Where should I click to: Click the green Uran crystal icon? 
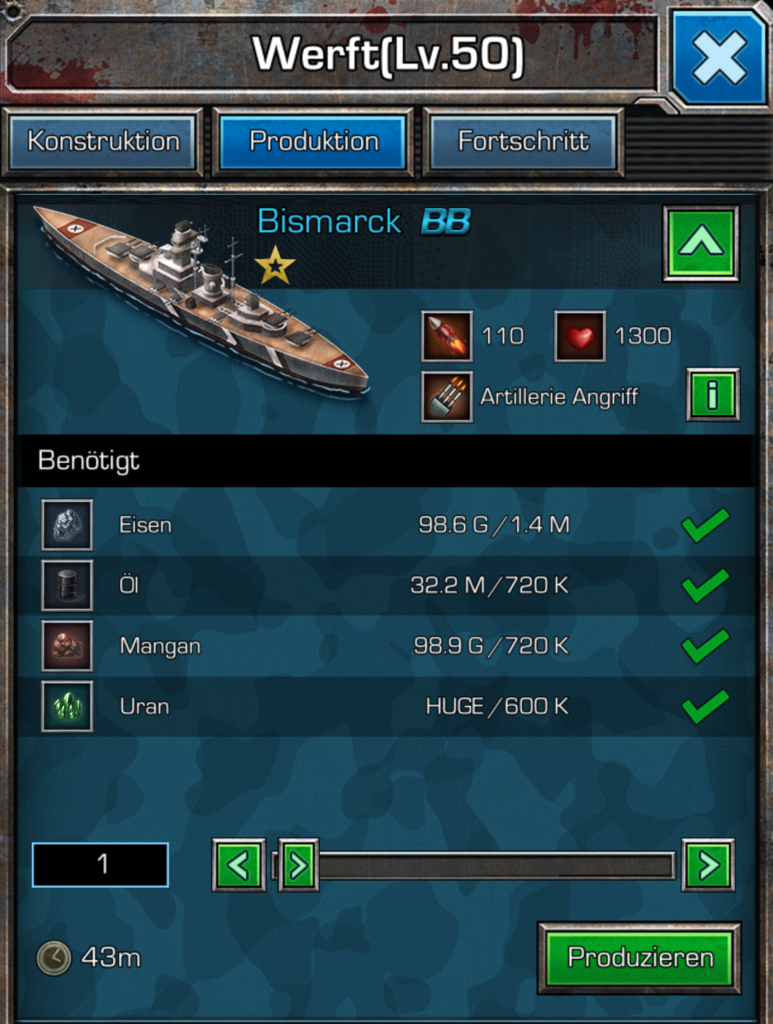[x=67, y=706]
